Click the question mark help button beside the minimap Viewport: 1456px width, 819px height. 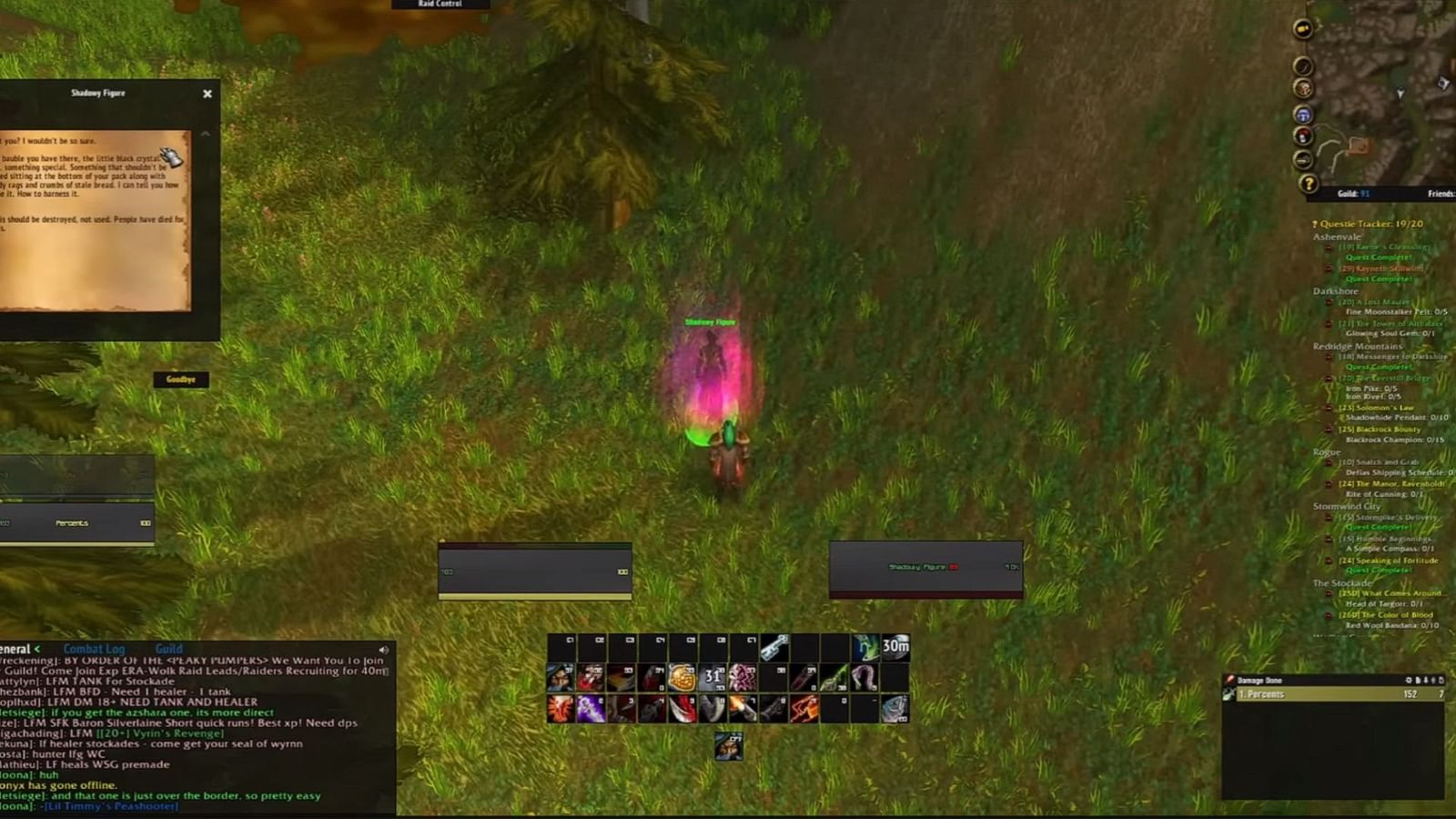coord(1309,183)
